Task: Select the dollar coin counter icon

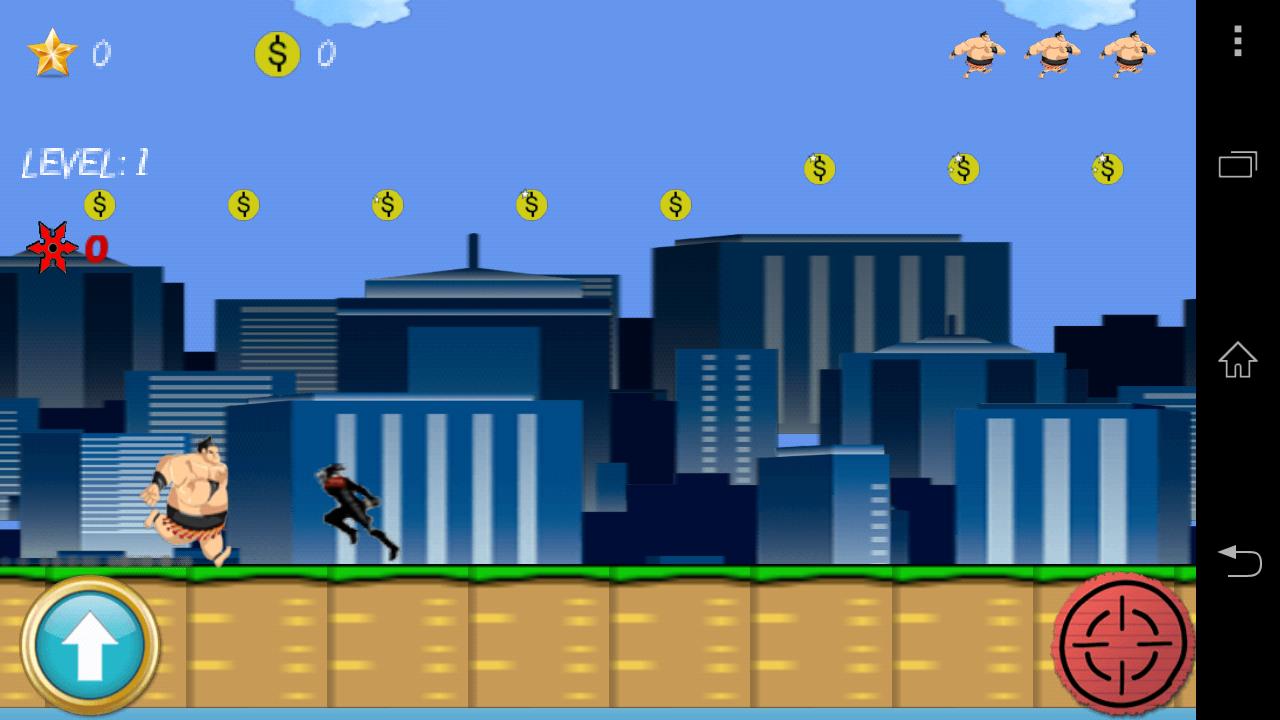Action: pos(277,55)
